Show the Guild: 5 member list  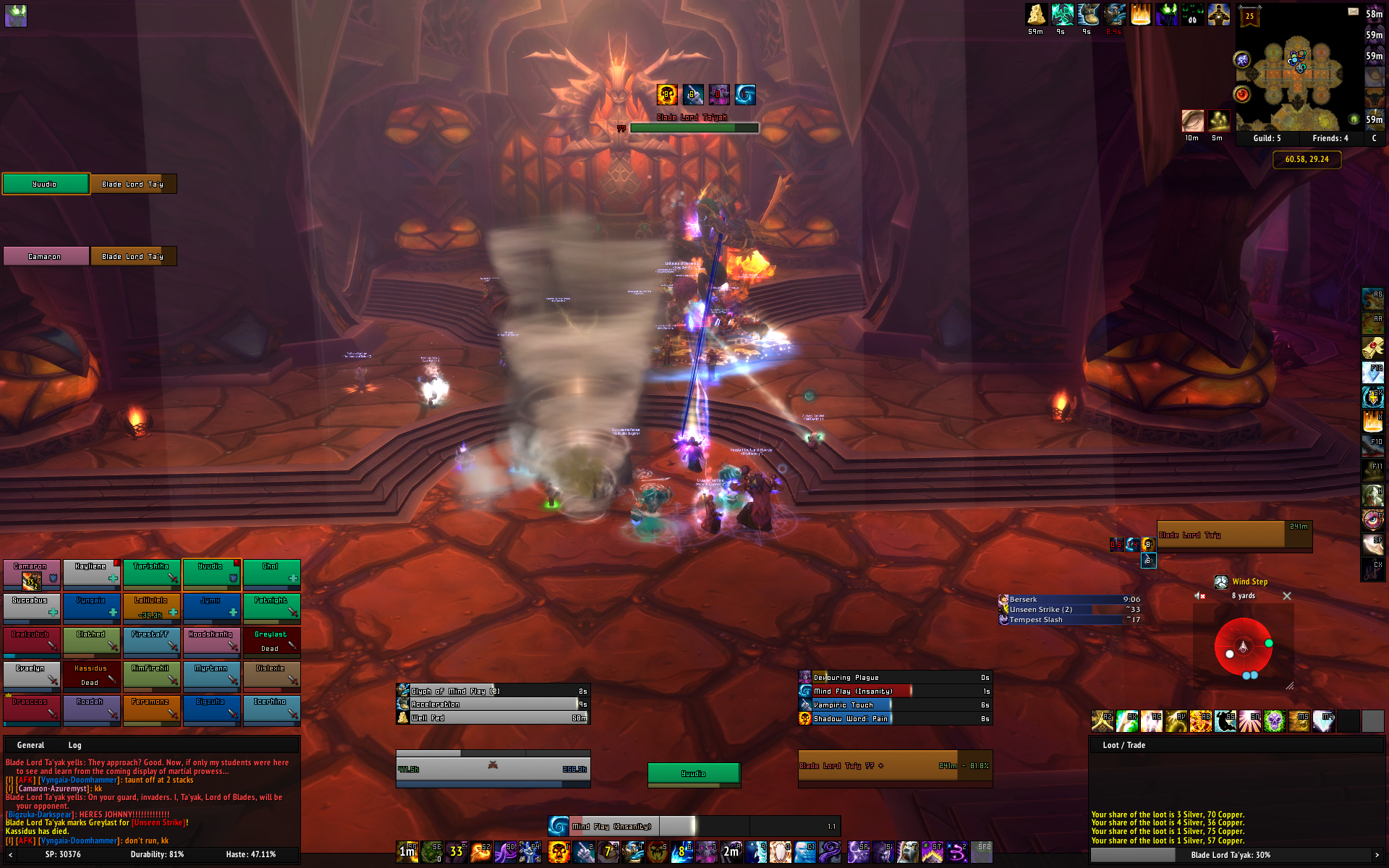1267,138
